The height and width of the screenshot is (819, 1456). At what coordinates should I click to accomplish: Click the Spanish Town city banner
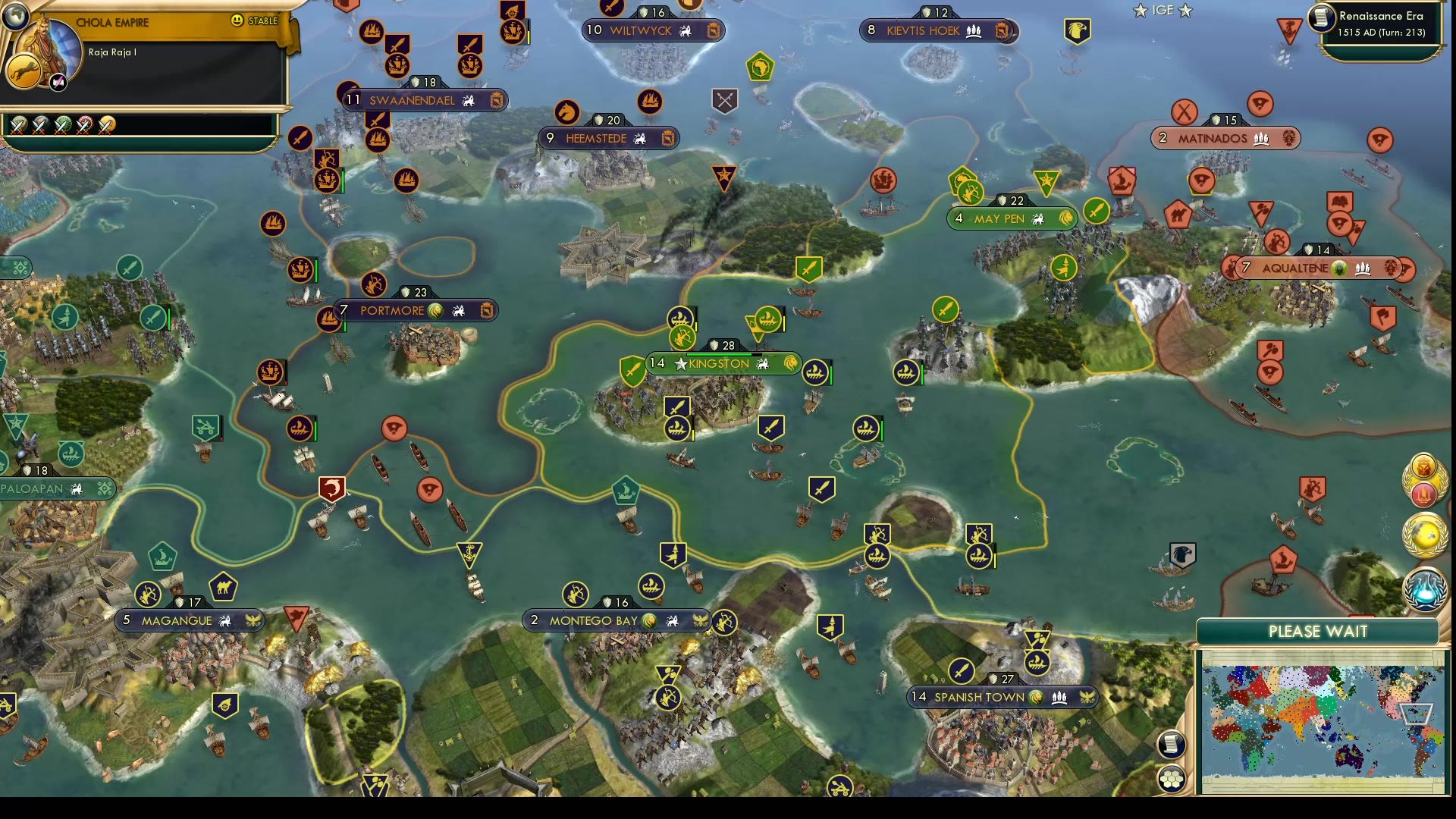click(979, 698)
